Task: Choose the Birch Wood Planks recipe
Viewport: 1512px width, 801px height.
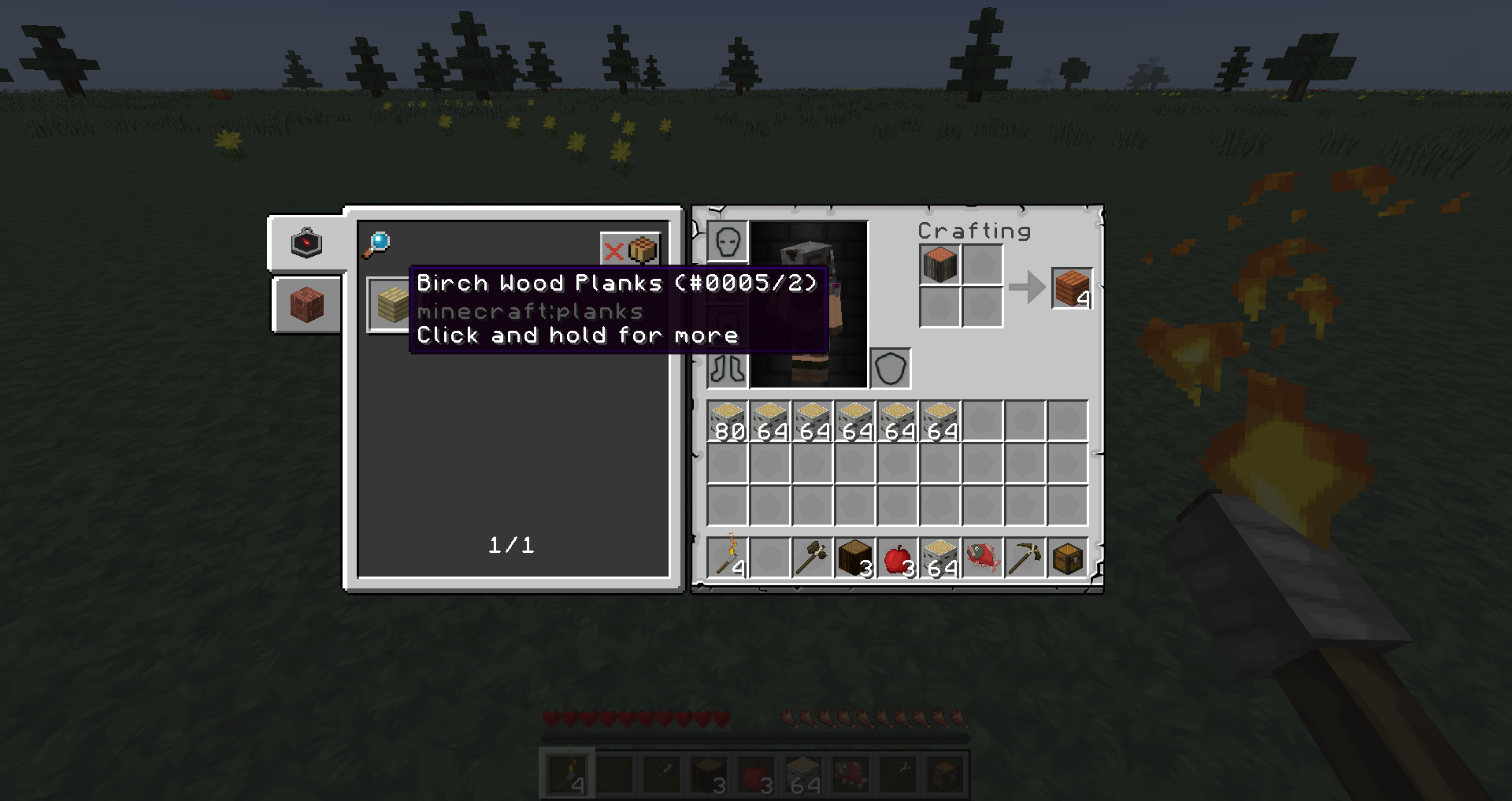Action: (x=389, y=305)
